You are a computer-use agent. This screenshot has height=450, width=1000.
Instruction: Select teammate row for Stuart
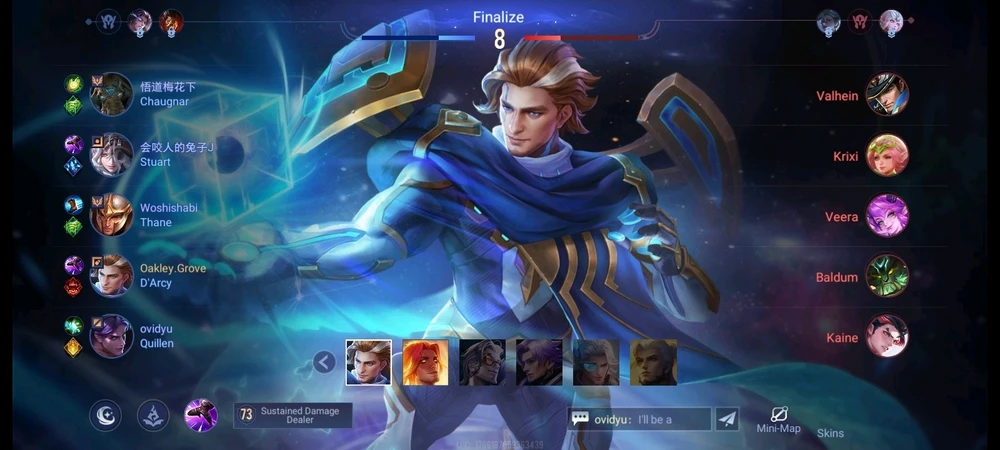click(140, 155)
